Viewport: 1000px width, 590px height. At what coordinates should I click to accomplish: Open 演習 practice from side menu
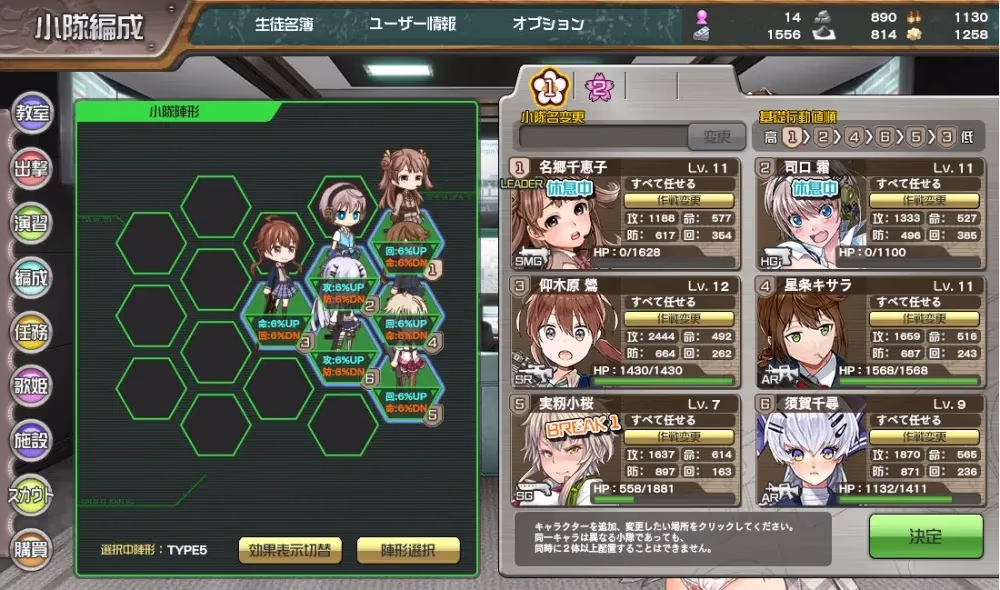point(32,221)
